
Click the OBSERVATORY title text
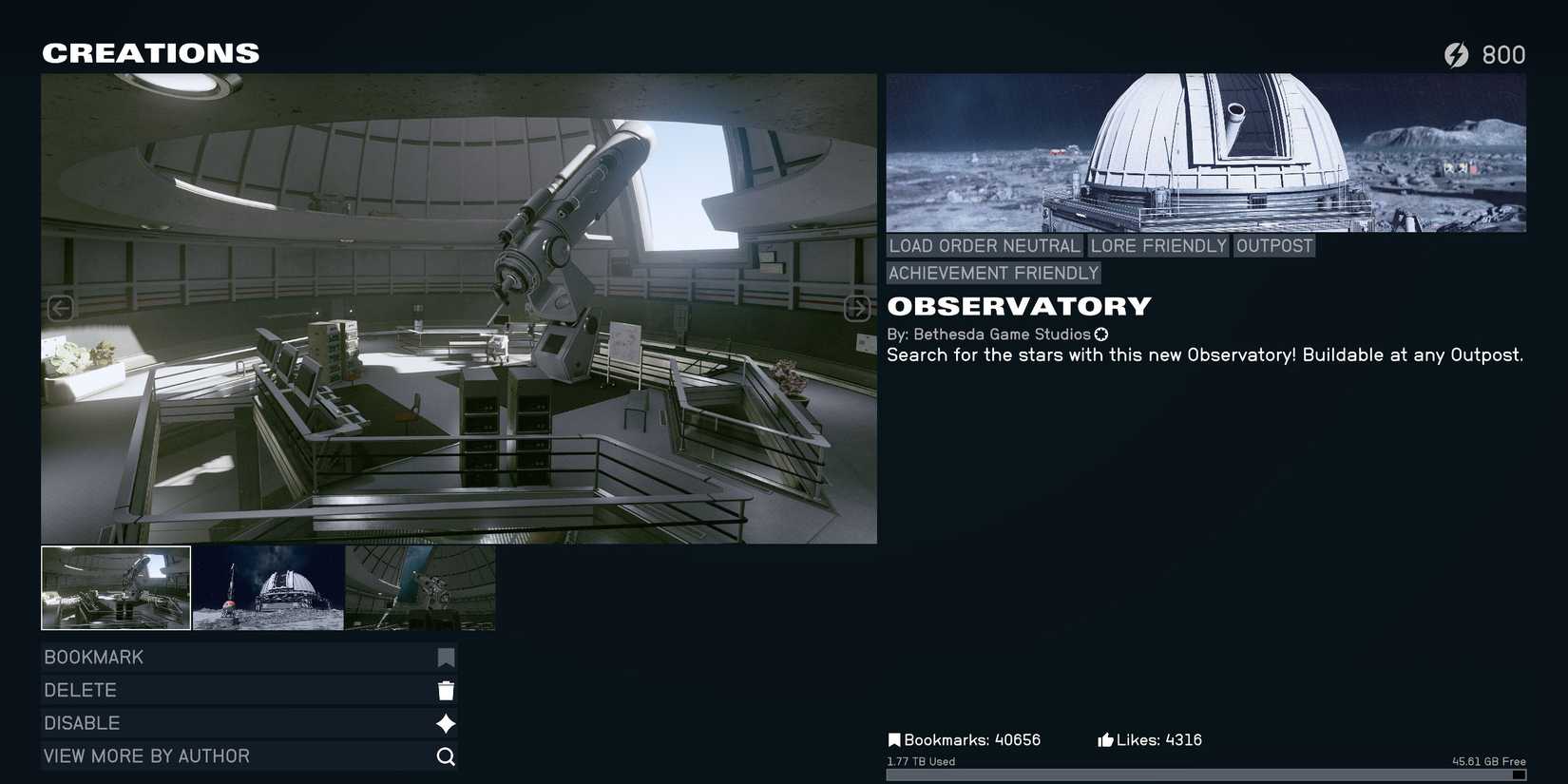click(x=1019, y=306)
